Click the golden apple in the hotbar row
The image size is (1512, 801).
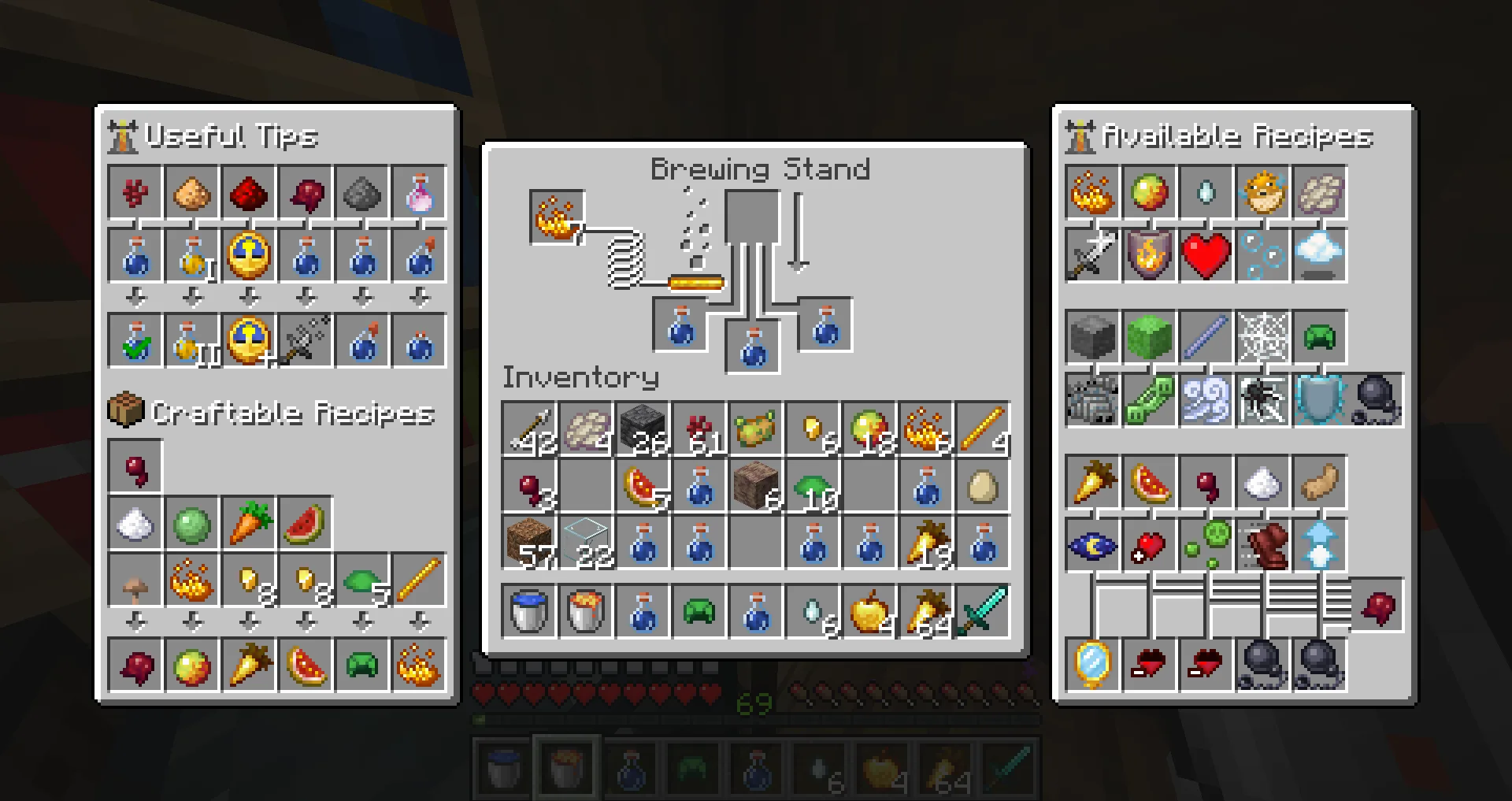pos(869,613)
